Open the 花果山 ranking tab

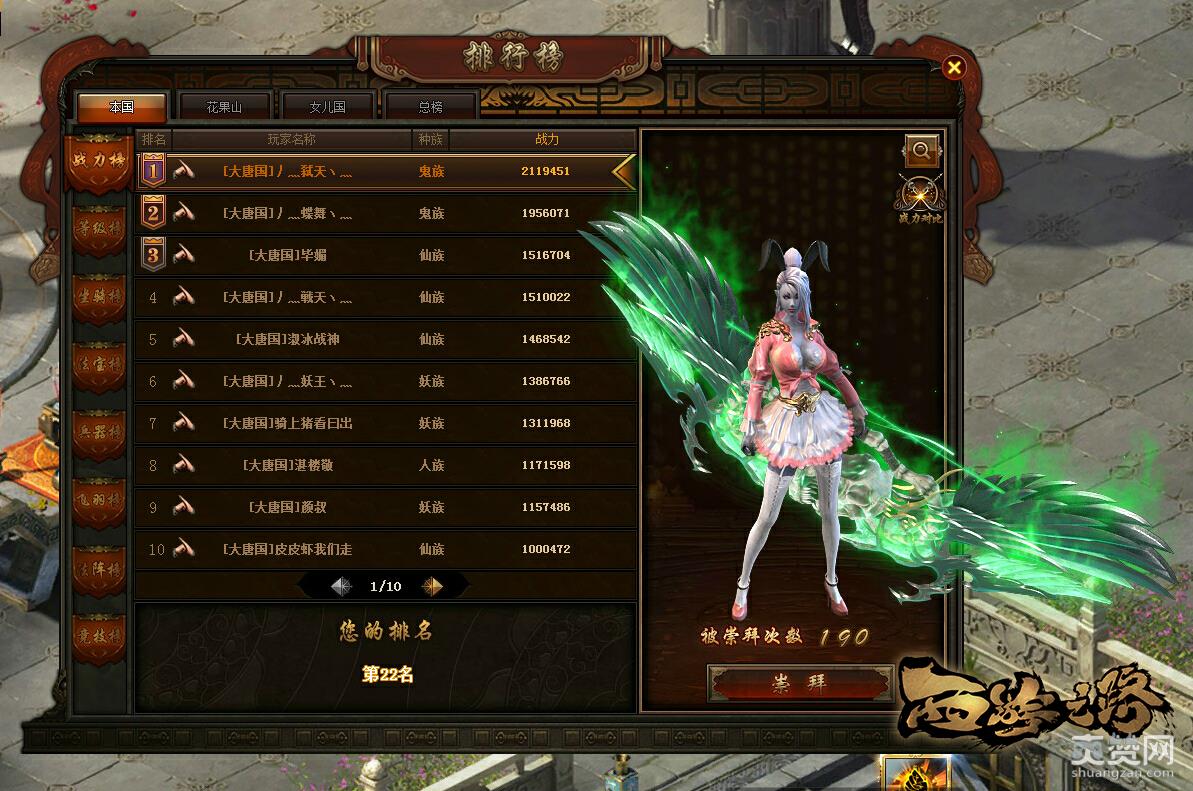224,107
